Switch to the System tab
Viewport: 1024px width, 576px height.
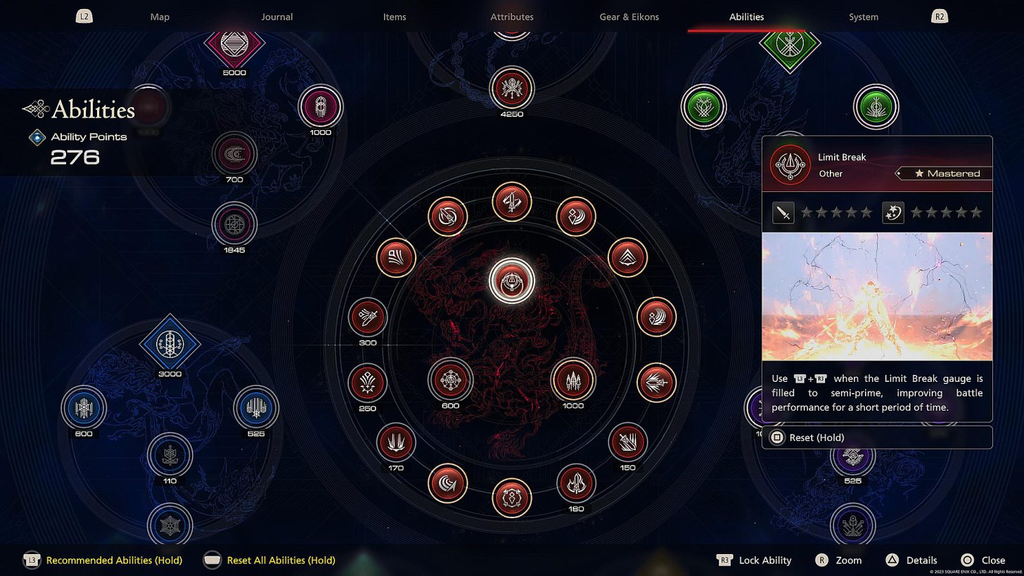coord(863,17)
